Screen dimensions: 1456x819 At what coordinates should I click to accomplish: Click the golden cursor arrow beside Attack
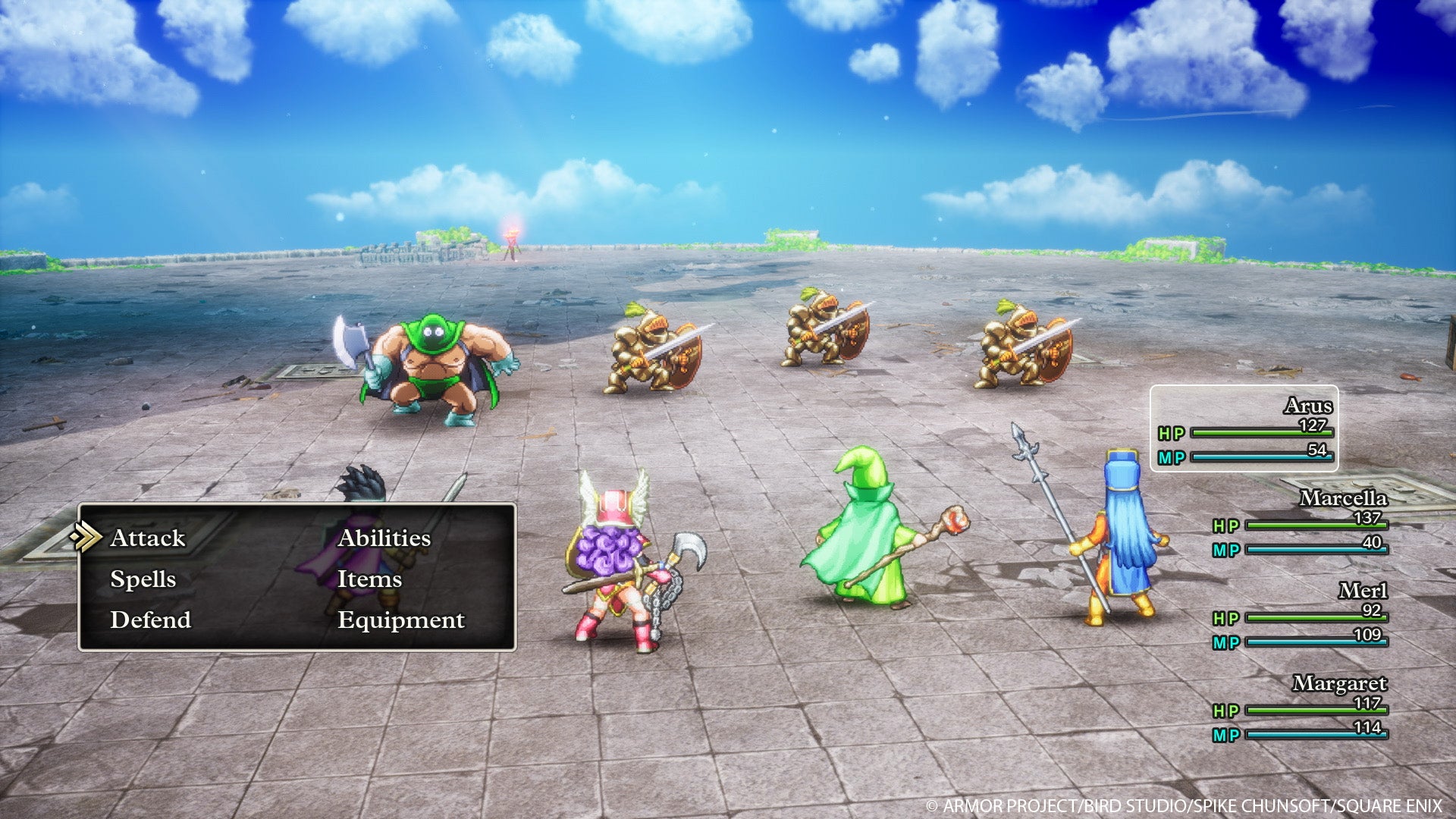point(91,538)
